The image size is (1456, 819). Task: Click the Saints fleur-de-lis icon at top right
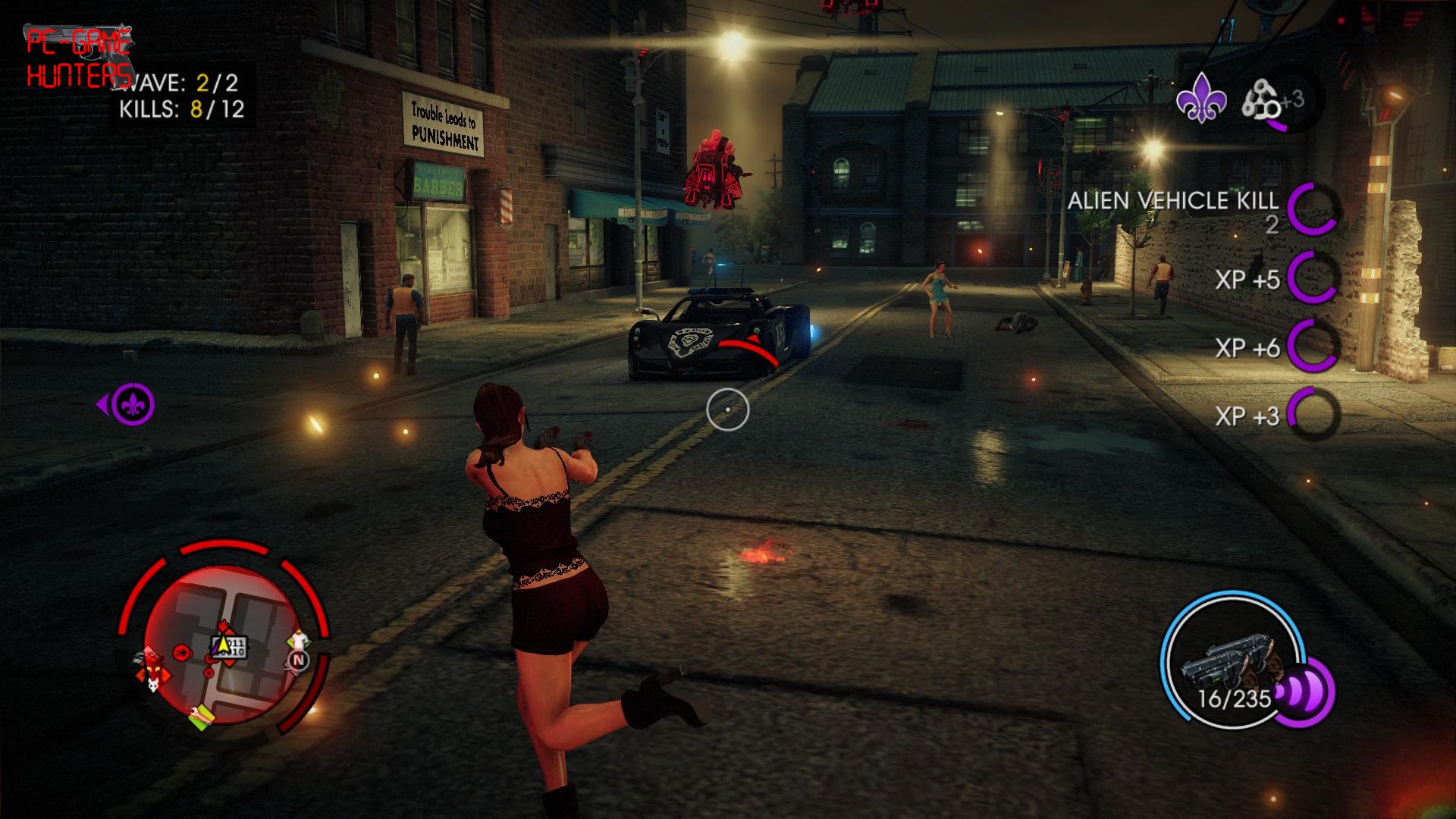[1201, 101]
